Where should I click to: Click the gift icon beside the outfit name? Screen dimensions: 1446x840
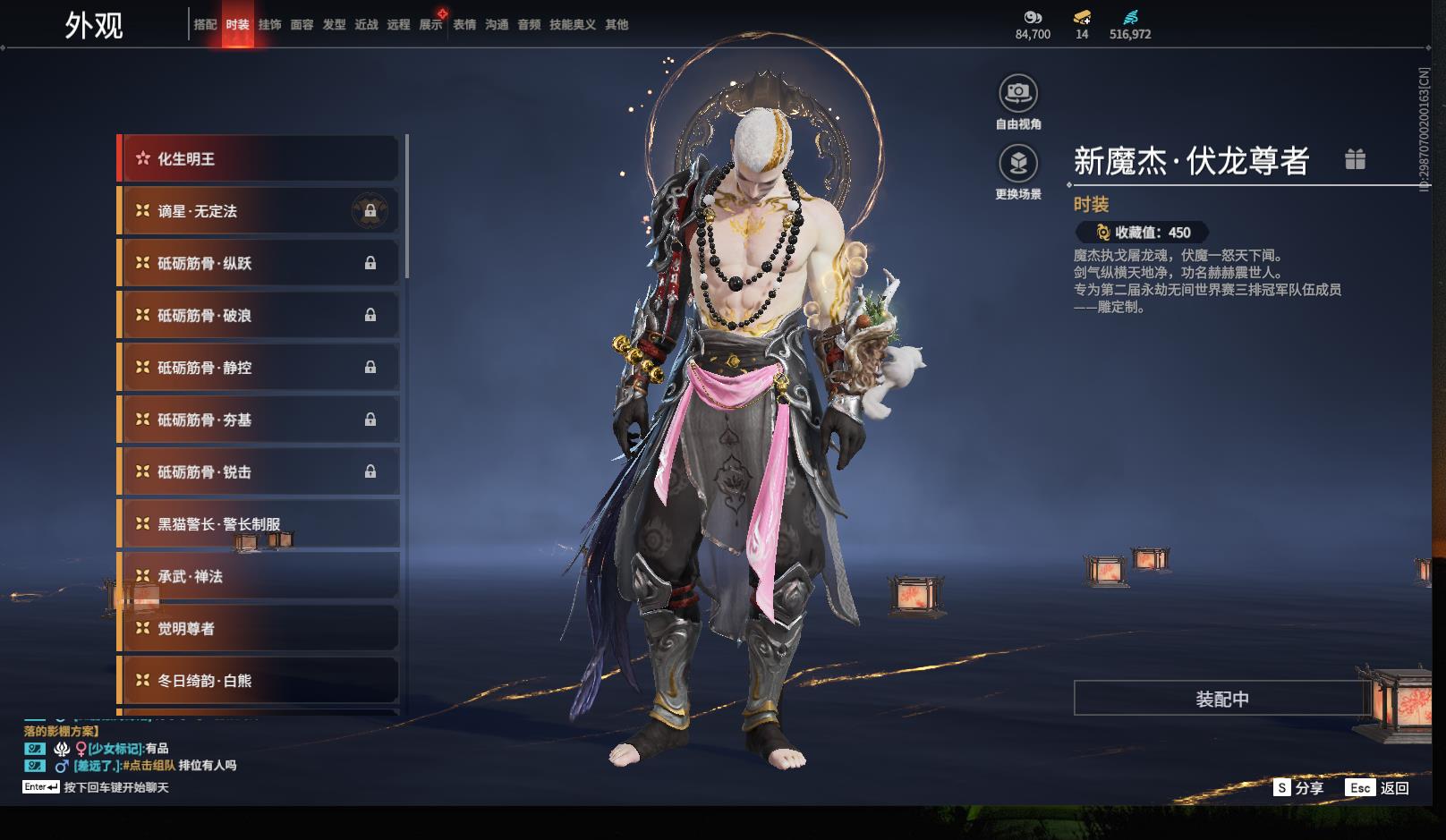(x=1355, y=159)
